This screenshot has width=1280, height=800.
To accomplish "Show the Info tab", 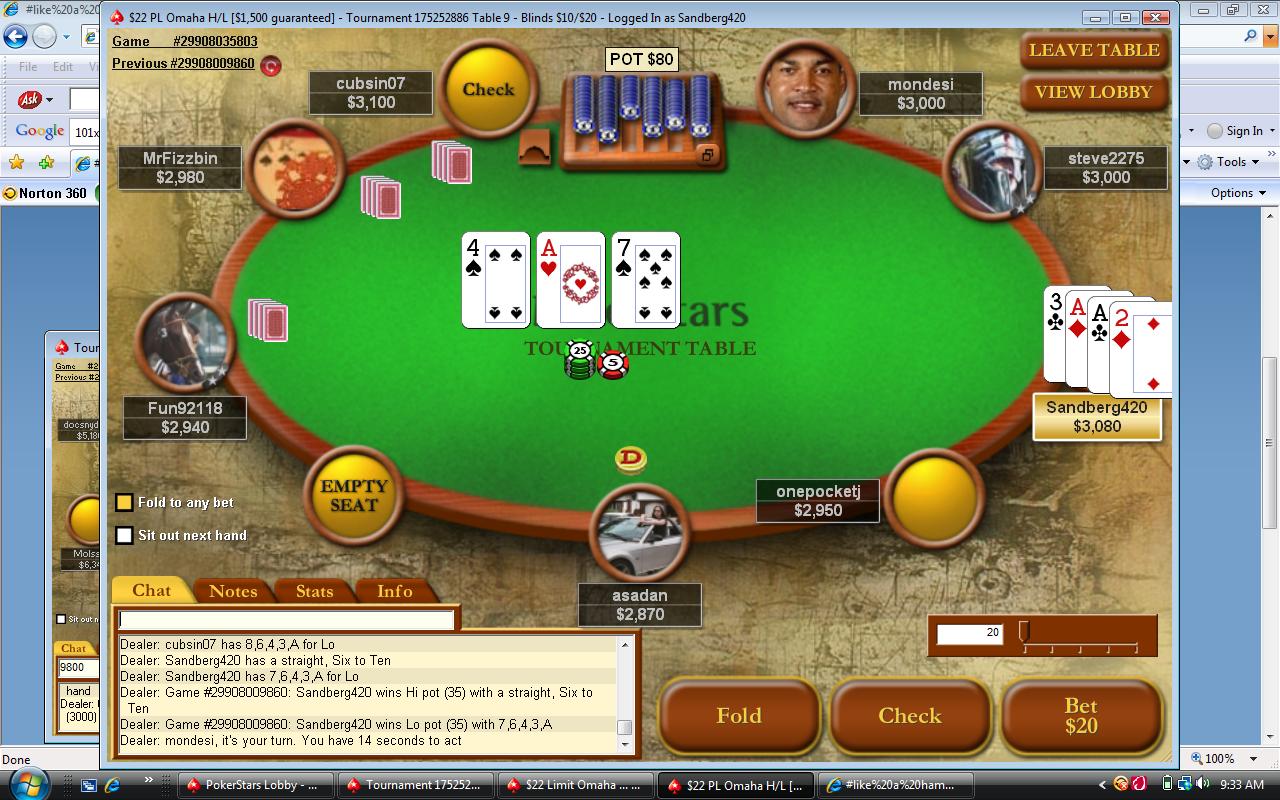I will point(395,591).
